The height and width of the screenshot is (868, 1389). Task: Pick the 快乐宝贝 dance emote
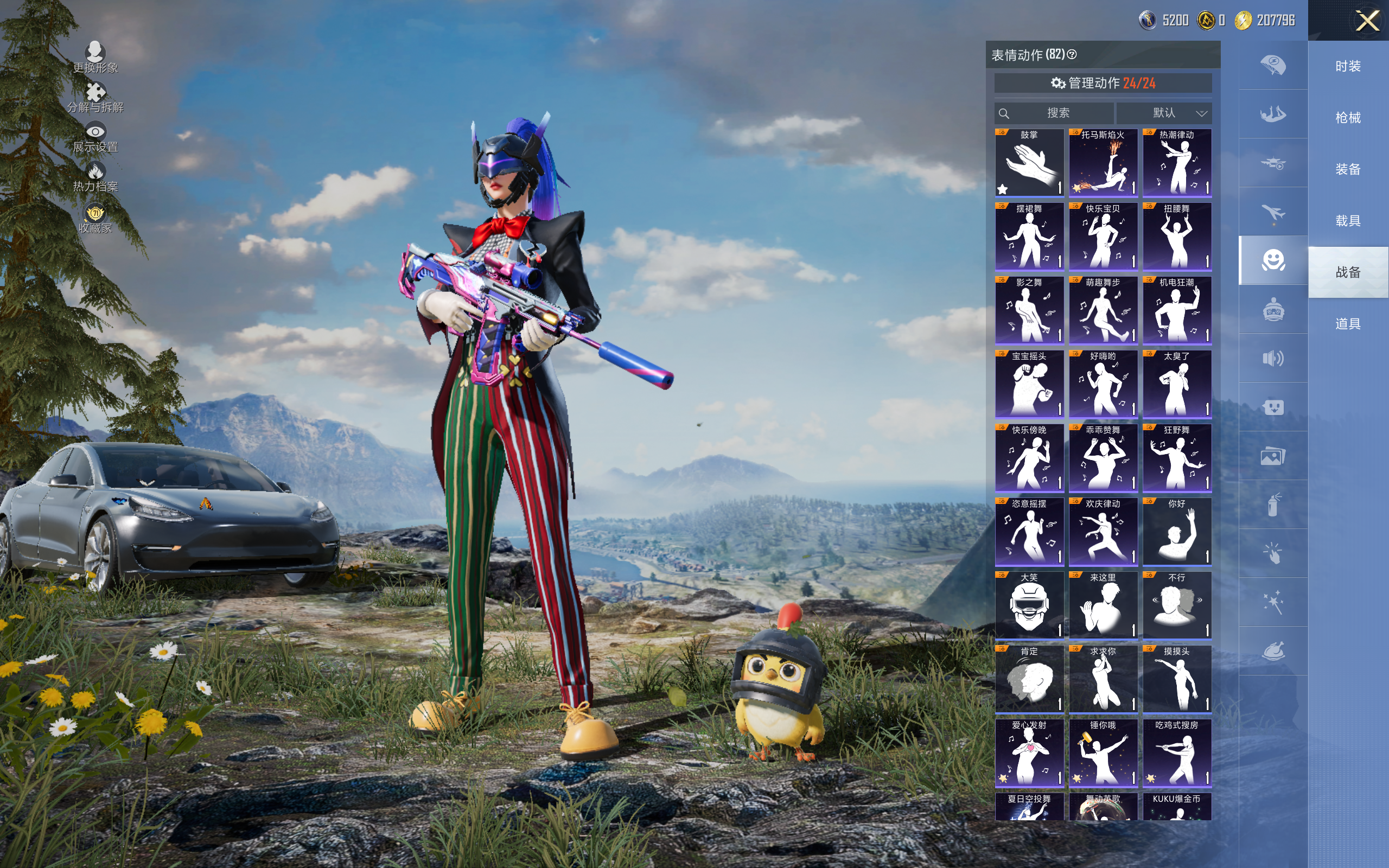[x=1103, y=237]
